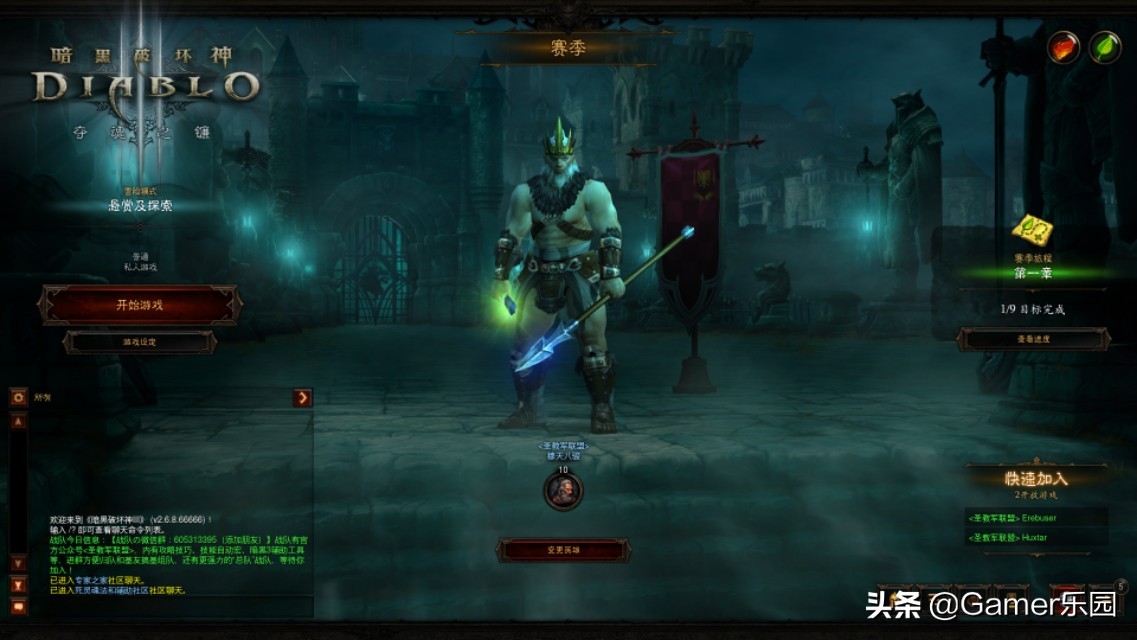
Task: Start the game with 开始游戏
Action: 139,305
